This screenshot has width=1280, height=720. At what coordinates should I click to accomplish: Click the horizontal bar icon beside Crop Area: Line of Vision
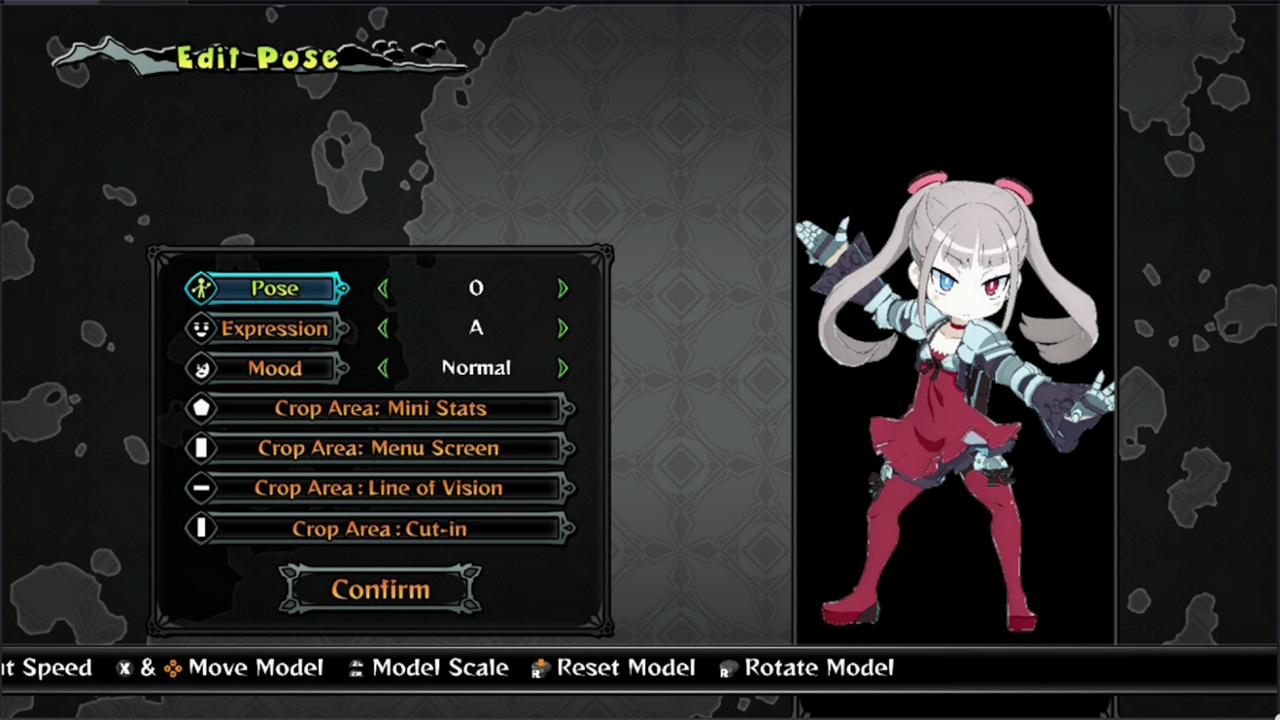[x=201, y=488]
